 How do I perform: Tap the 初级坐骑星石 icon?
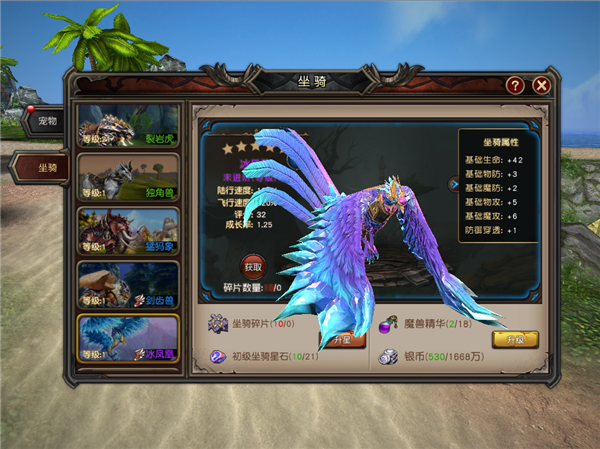click(x=217, y=356)
